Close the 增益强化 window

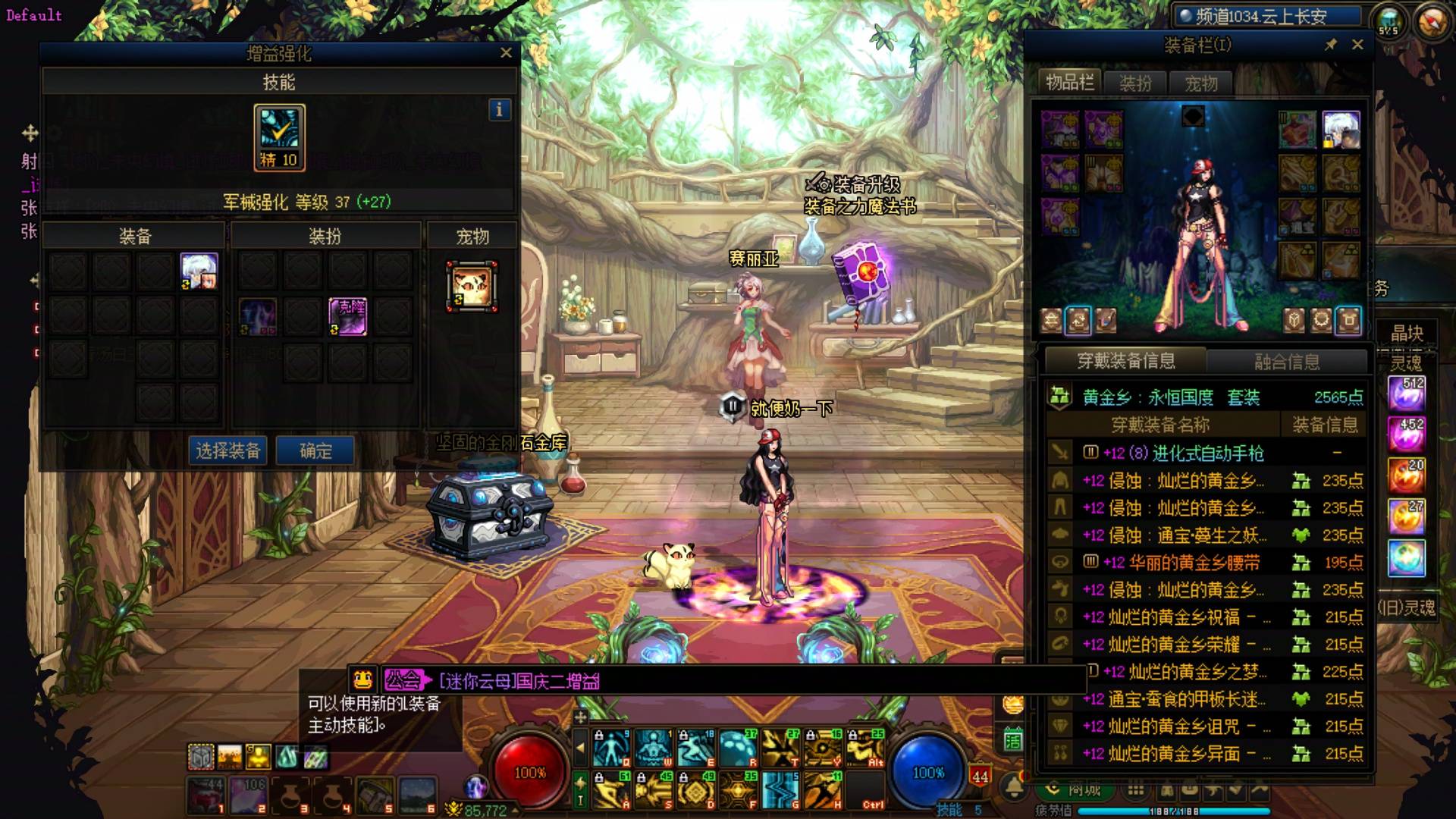[x=506, y=53]
